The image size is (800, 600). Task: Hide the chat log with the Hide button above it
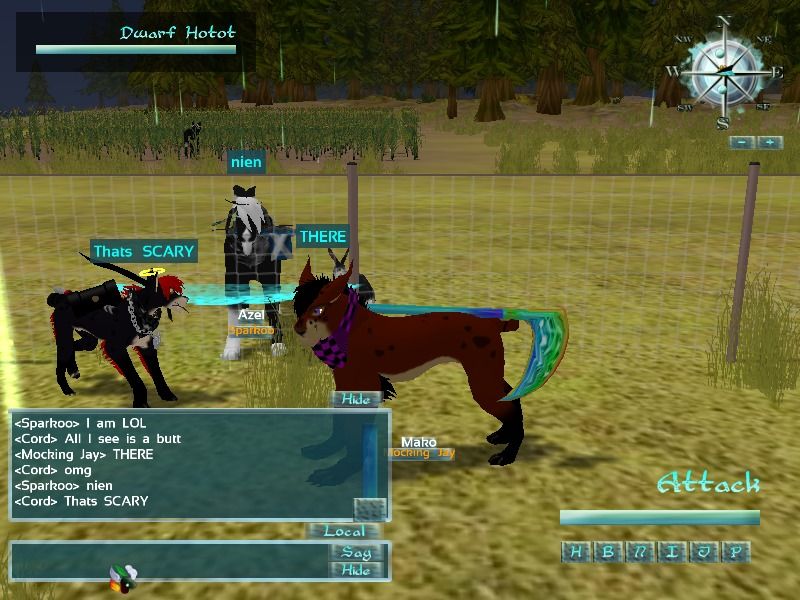(x=355, y=399)
